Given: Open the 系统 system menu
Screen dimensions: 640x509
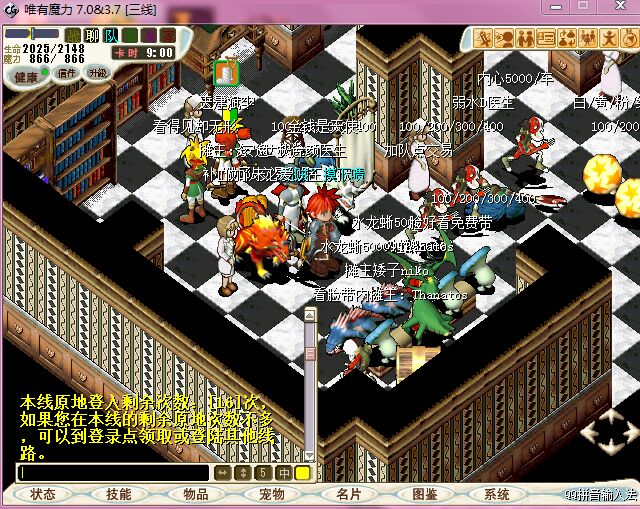Looking at the screenshot, I should coord(497,494).
